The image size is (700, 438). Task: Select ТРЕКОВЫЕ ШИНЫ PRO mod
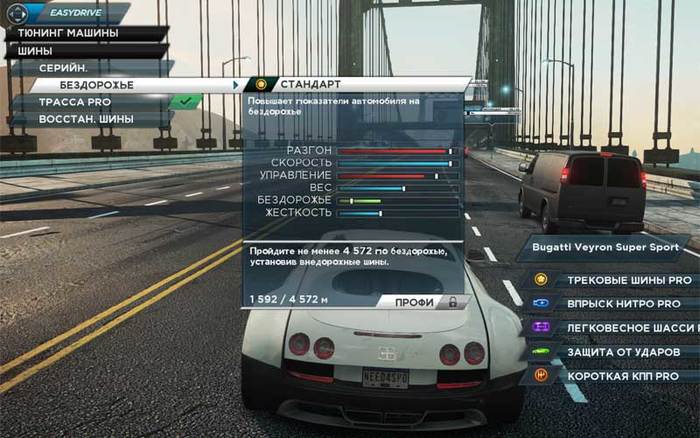628,280
